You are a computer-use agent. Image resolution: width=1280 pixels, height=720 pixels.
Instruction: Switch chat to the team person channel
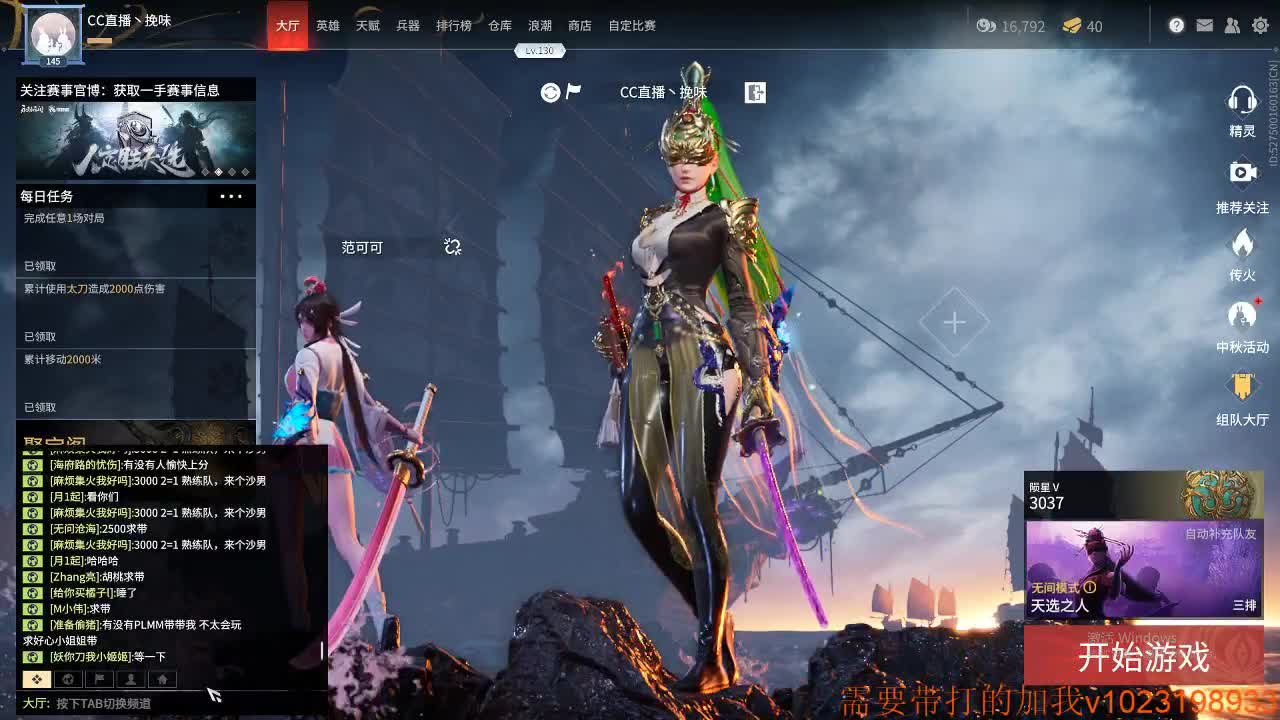point(131,679)
